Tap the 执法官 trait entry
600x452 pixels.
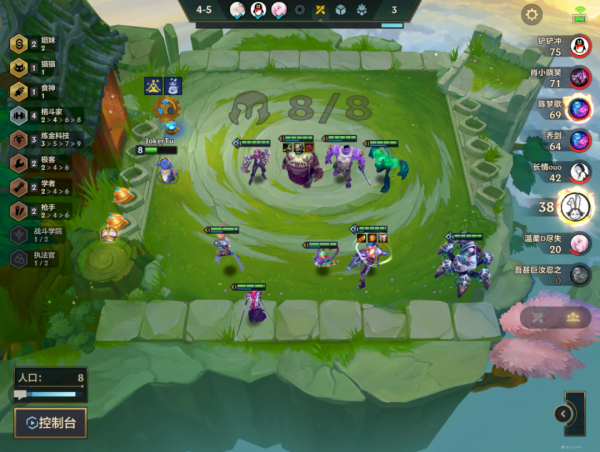tap(40, 258)
